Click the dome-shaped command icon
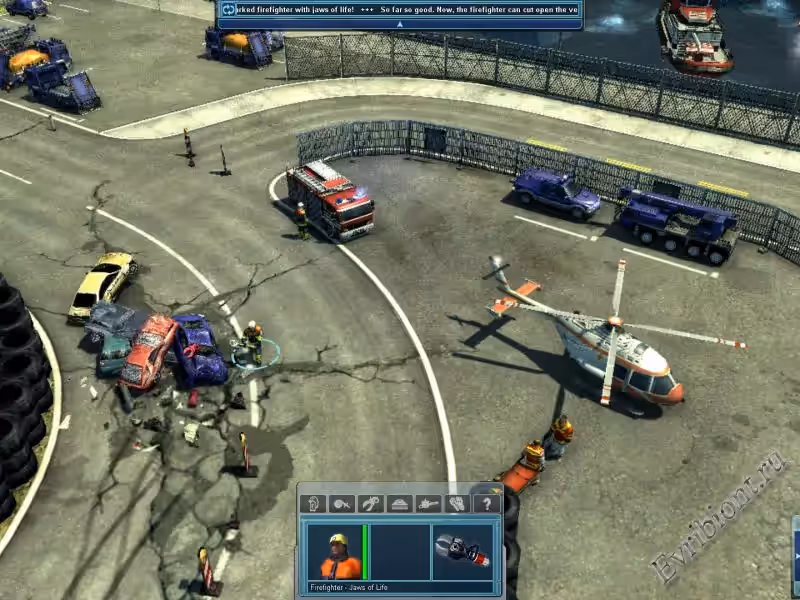This screenshot has width=800, height=600. click(x=400, y=504)
